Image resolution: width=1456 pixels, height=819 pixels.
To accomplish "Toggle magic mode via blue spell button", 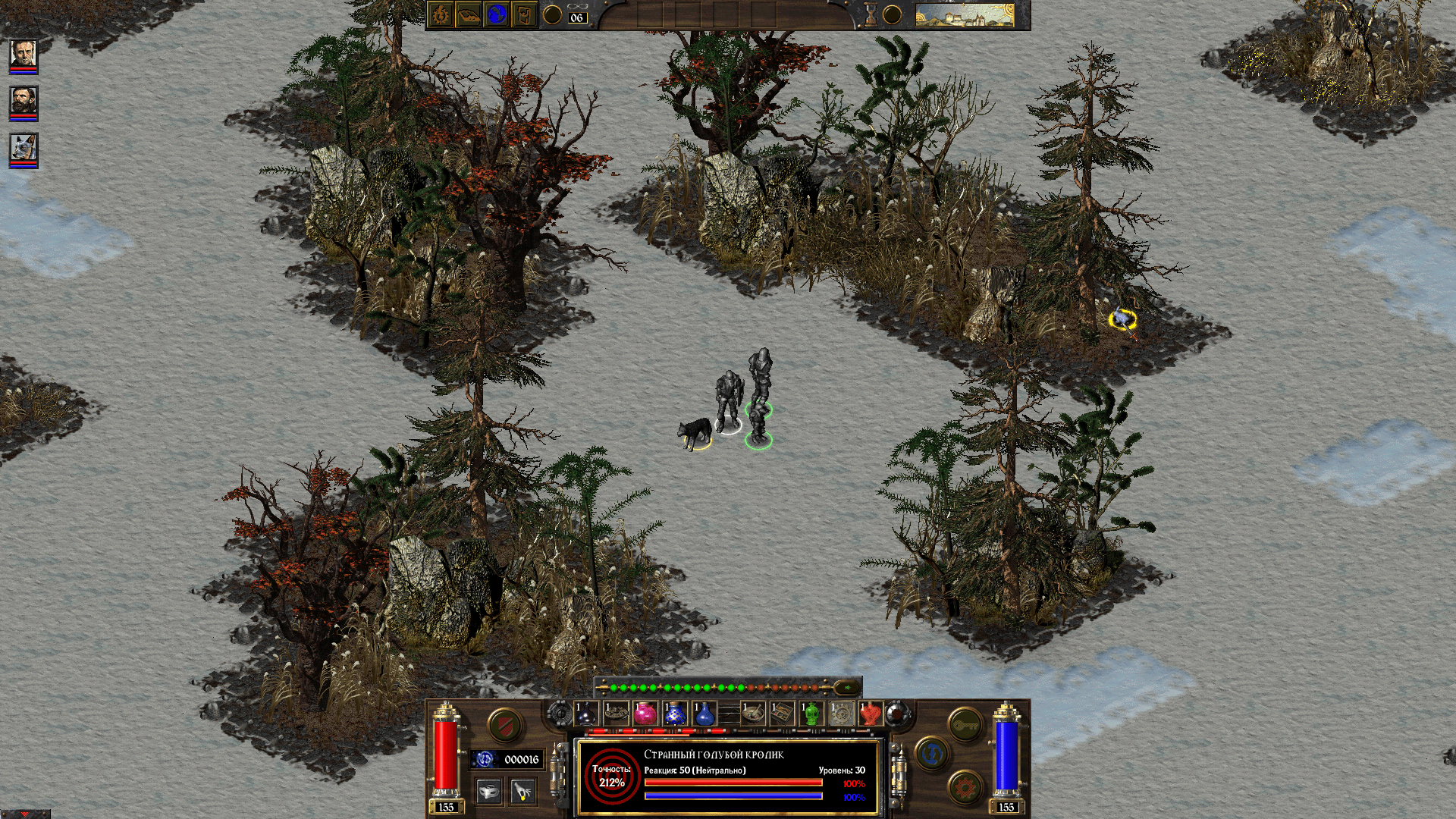I will tap(930, 752).
